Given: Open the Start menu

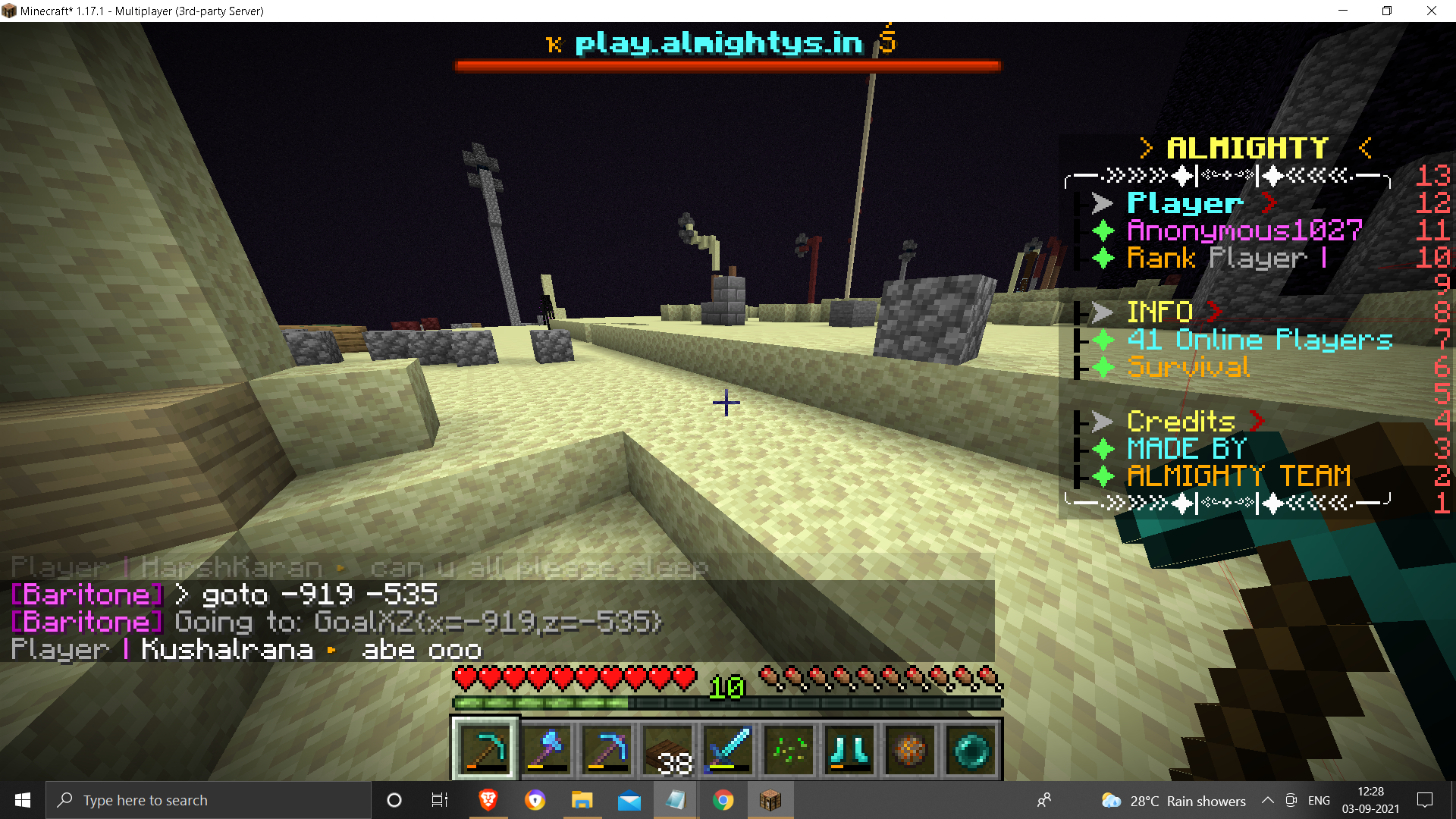Looking at the screenshot, I should 22,800.
